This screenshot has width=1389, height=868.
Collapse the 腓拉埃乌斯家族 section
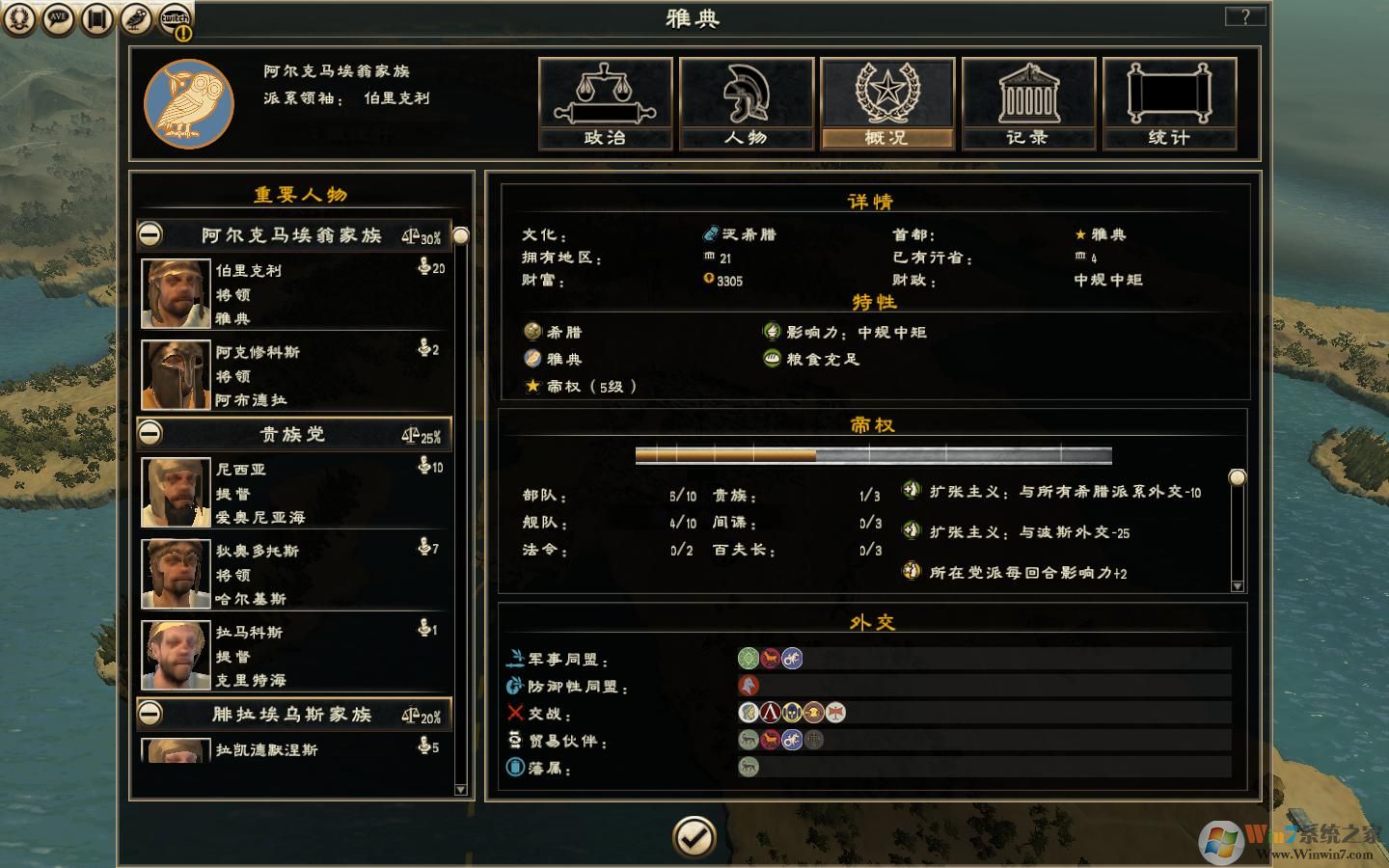tap(150, 715)
